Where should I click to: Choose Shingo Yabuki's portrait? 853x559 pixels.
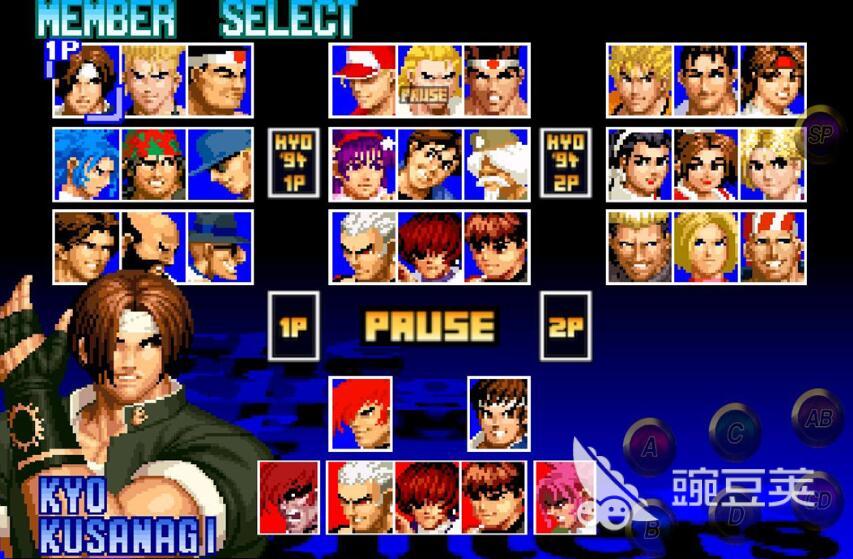498,412
